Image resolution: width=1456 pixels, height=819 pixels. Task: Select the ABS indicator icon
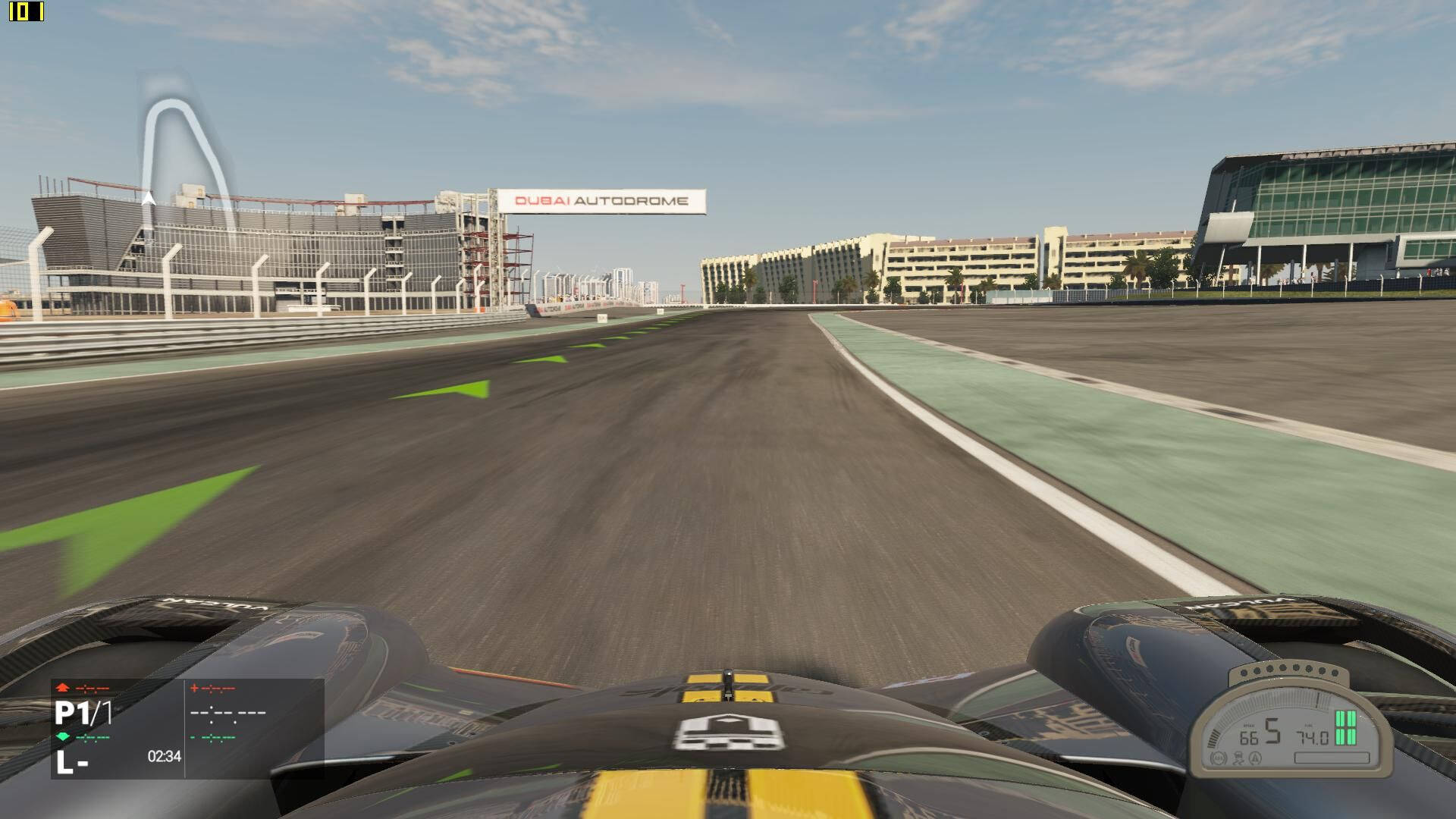1219,758
